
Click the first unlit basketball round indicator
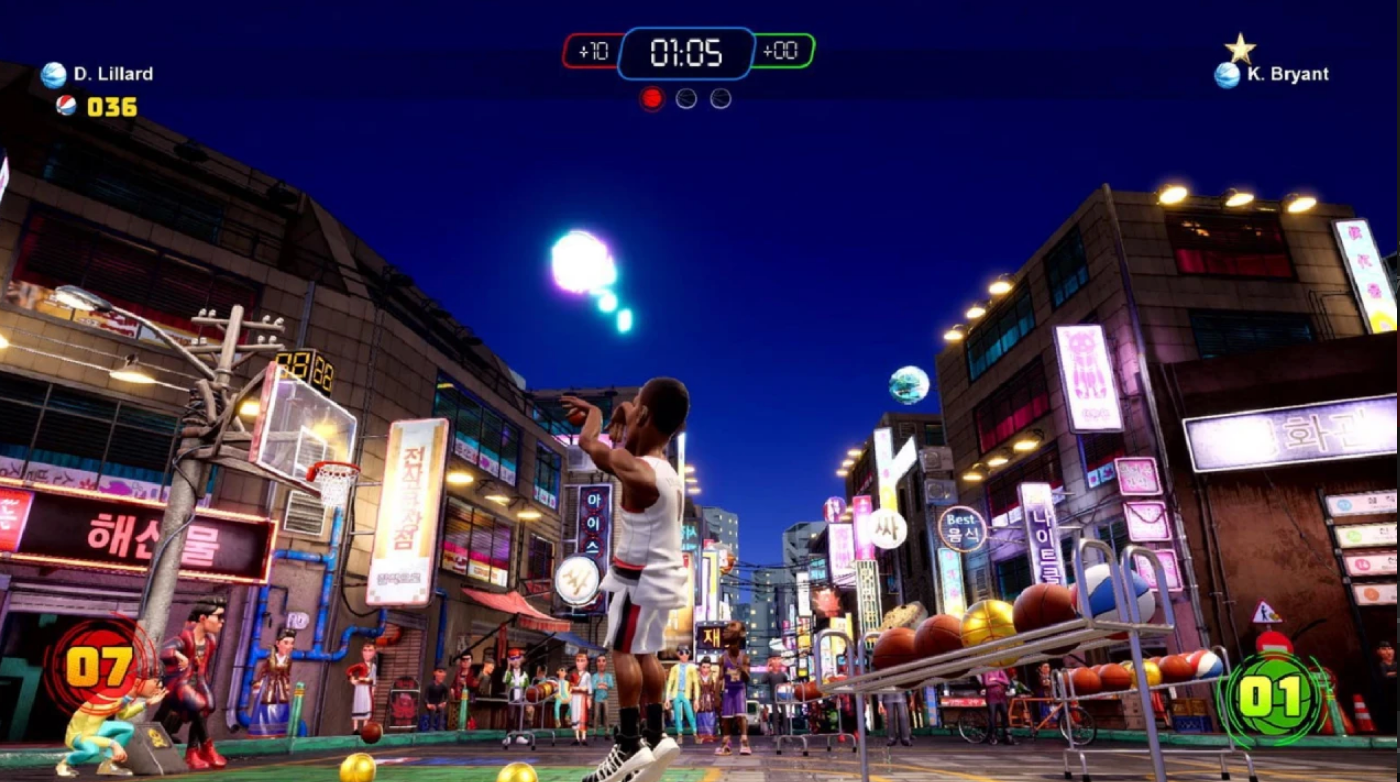[x=687, y=98]
